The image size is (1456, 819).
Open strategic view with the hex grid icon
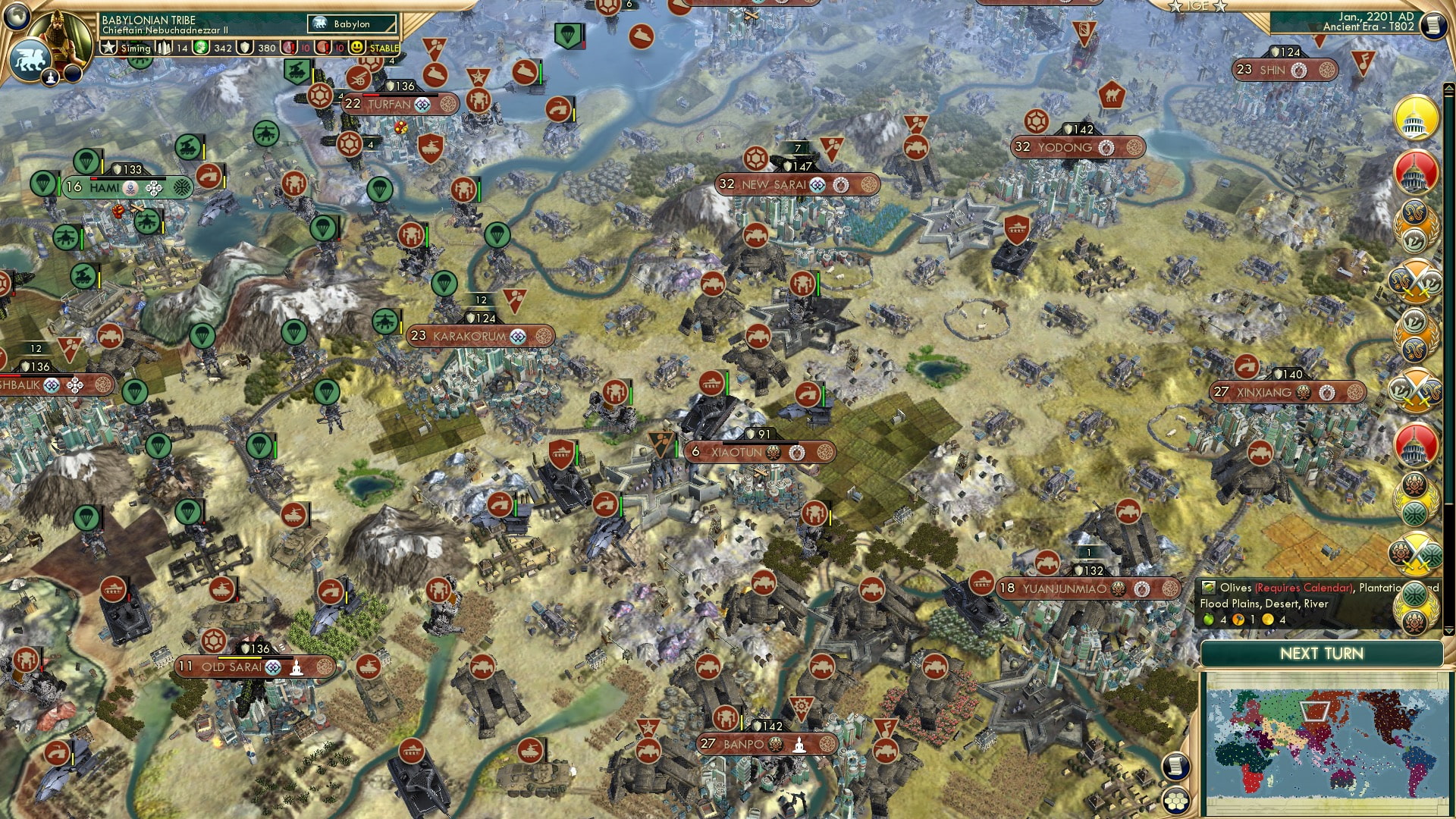pyautogui.click(x=1176, y=802)
